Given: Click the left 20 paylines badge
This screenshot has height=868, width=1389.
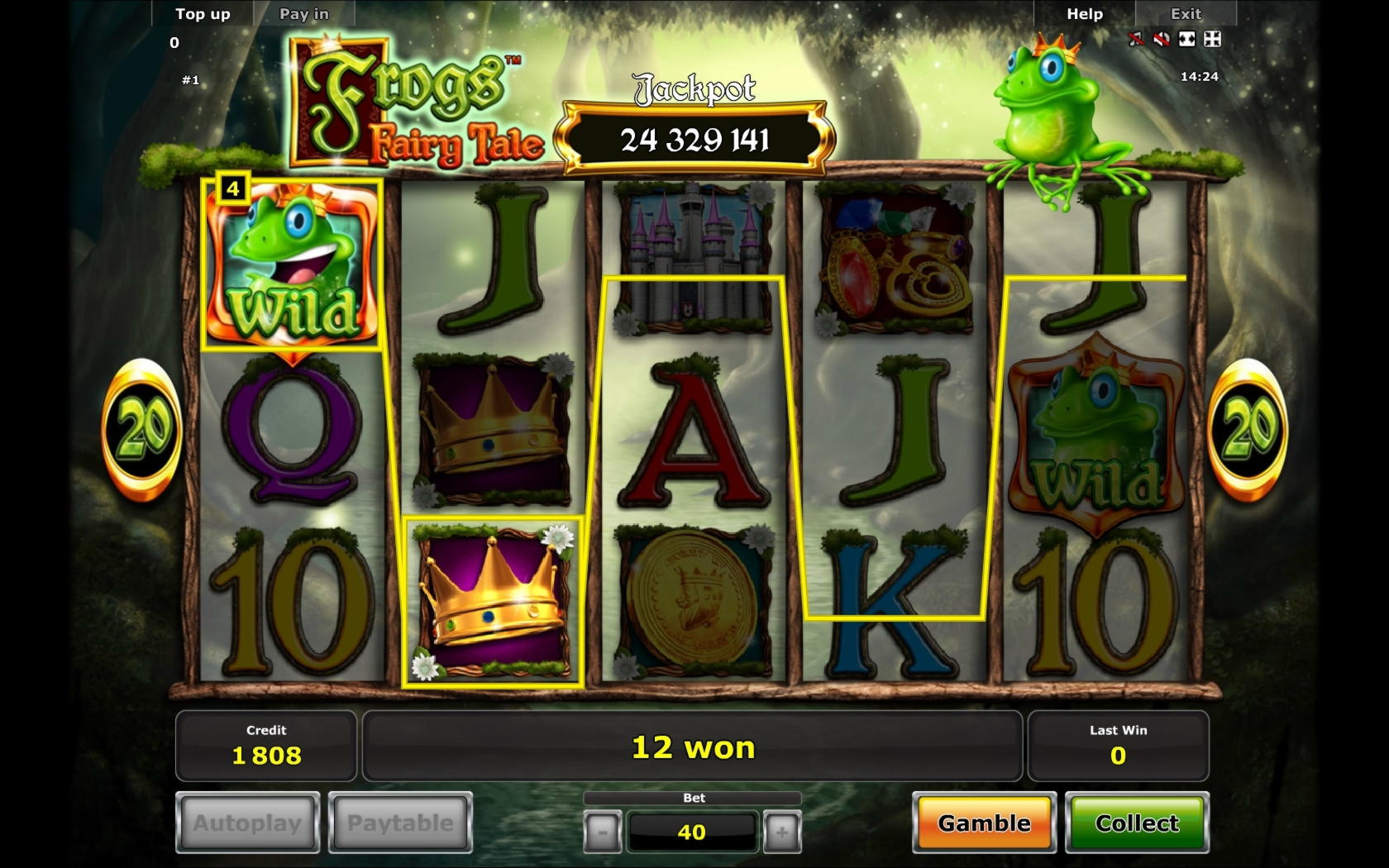Looking at the screenshot, I should [x=142, y=429].
